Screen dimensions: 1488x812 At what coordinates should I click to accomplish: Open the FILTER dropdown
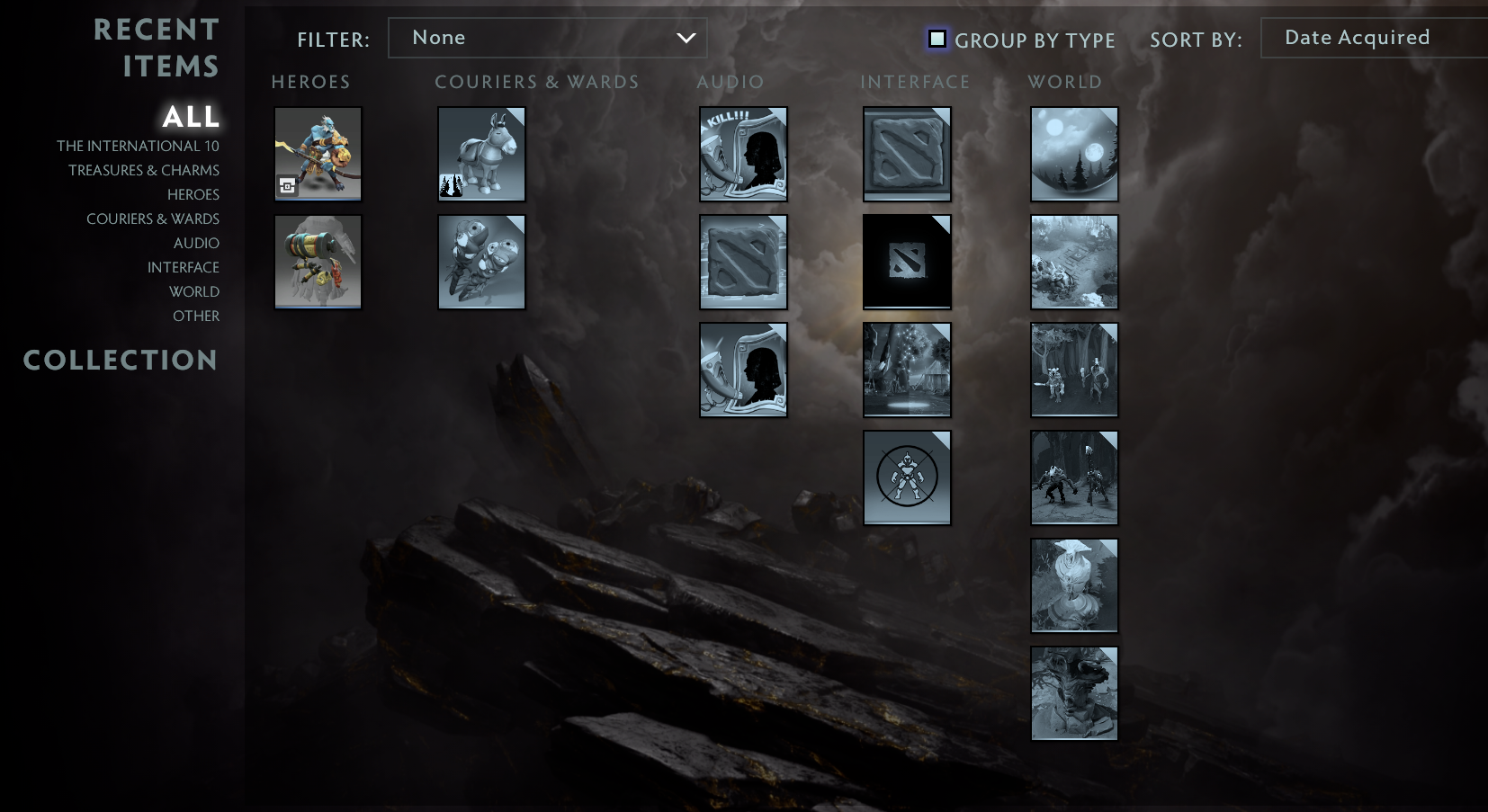pyautogui.click(x=547, y=38)
